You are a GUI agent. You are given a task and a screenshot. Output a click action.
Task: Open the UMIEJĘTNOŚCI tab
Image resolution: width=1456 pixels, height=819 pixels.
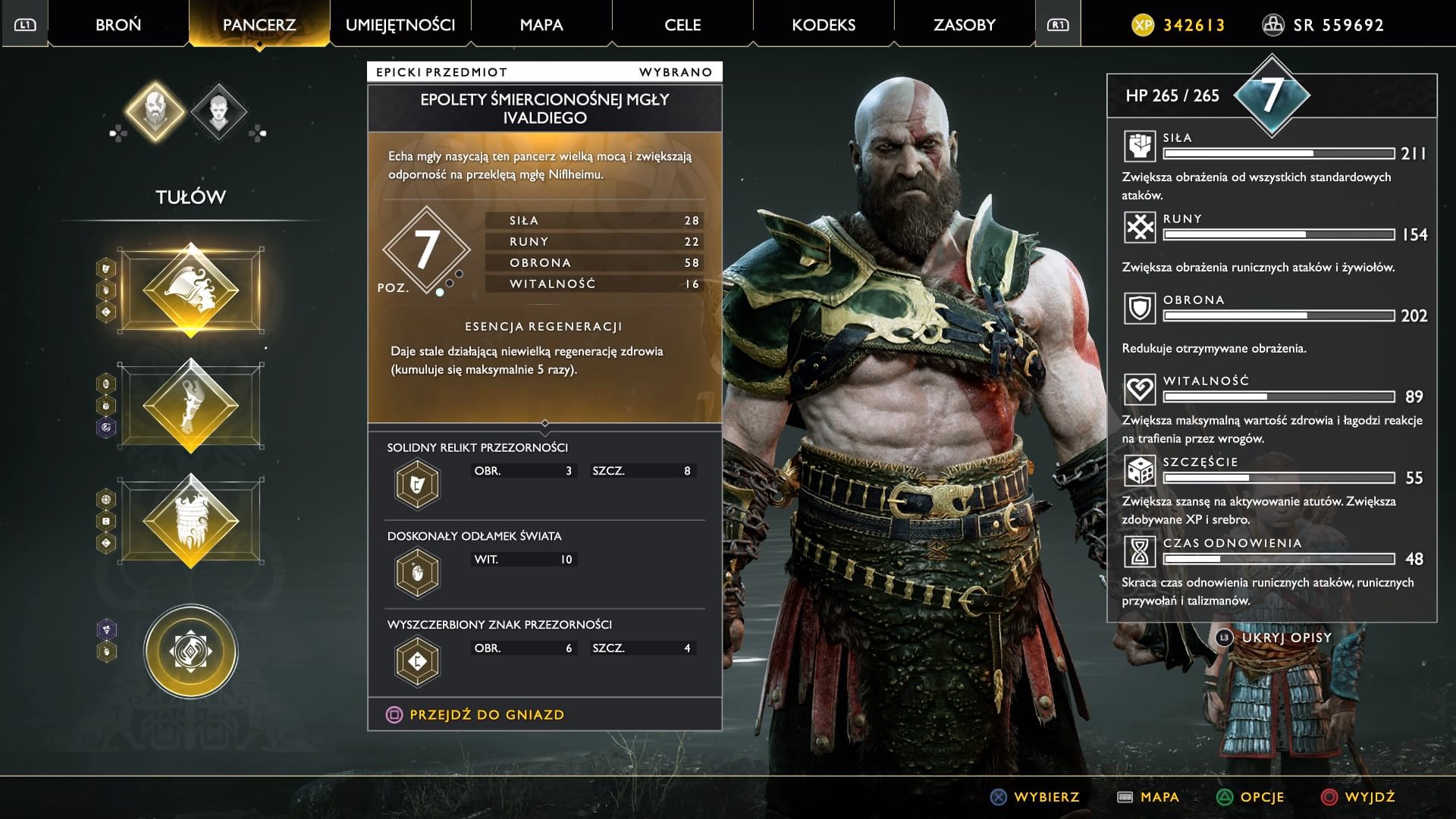click(x=400, y=25)
